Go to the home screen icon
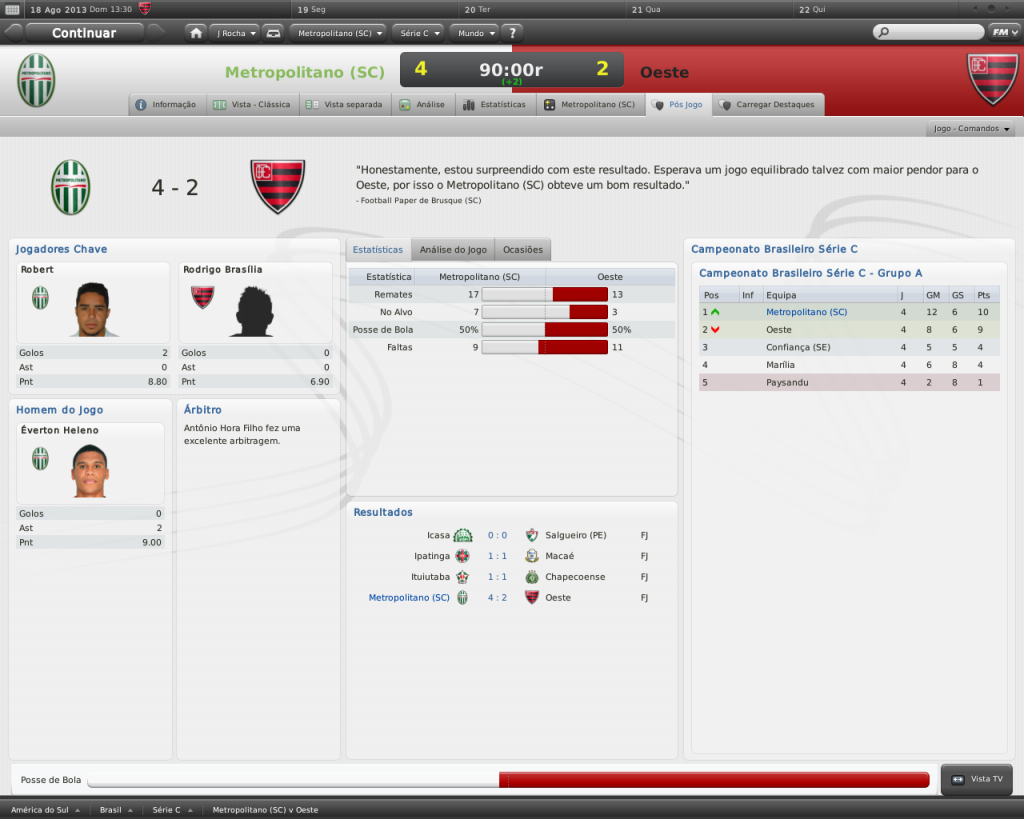The image size is (1024, 819). [x=196, y=32]
